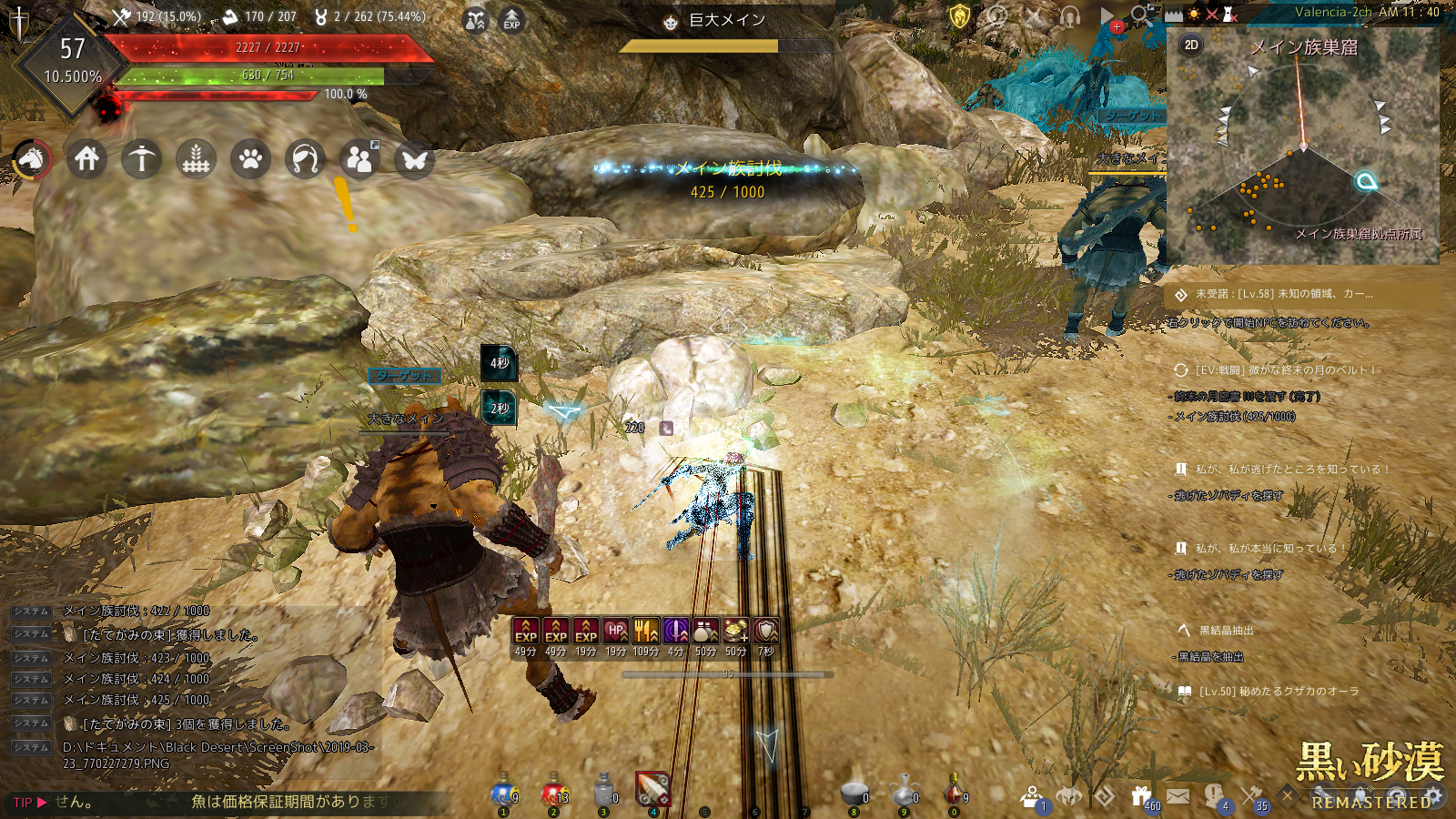This screenshot has width=1456, height=819.
Task: Open the magnifying glass search icon
Action: click(x=1139, y=15)
